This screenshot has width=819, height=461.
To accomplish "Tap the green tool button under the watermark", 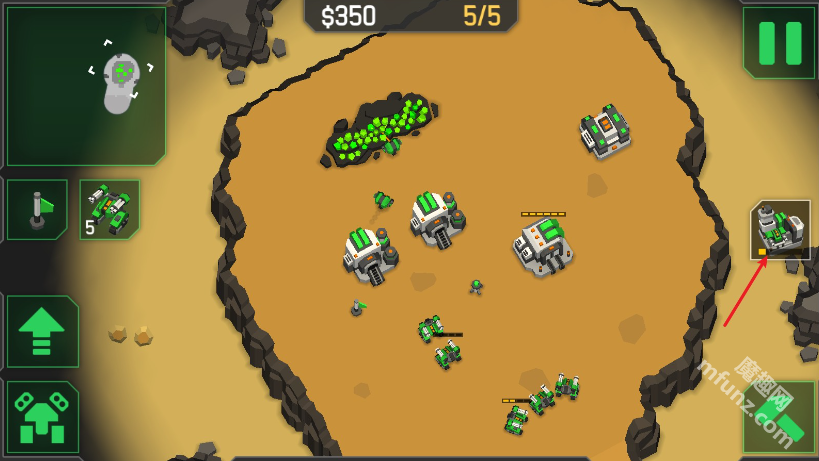I will point(779,417).
